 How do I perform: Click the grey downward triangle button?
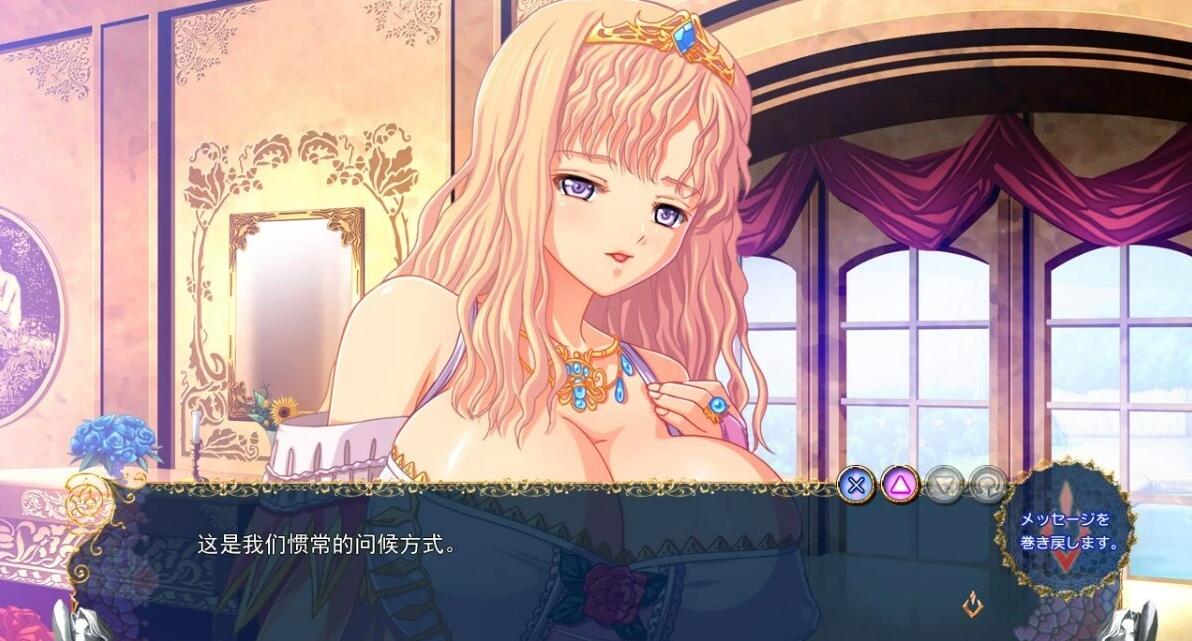(944, 486)
